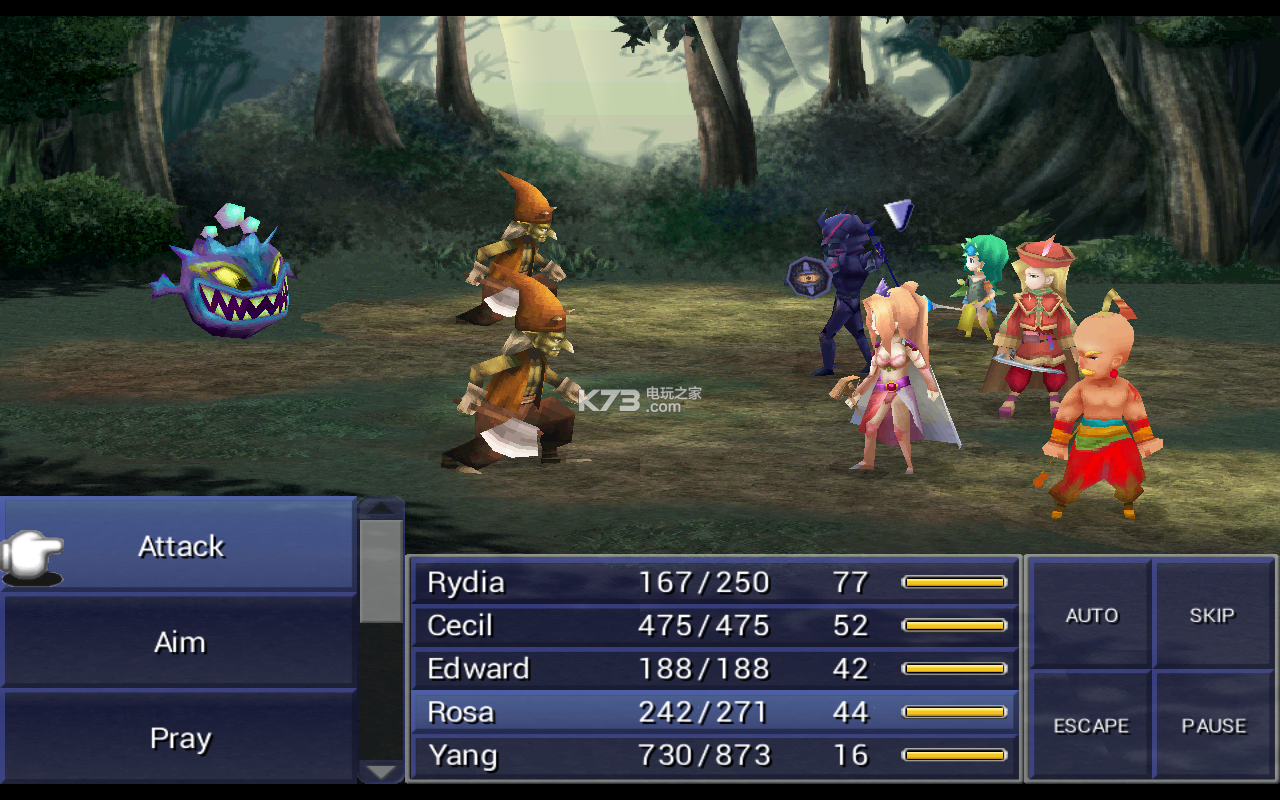Select Rydia's party status row
This screenshot has width=1280, height=800.
[714, 582]
